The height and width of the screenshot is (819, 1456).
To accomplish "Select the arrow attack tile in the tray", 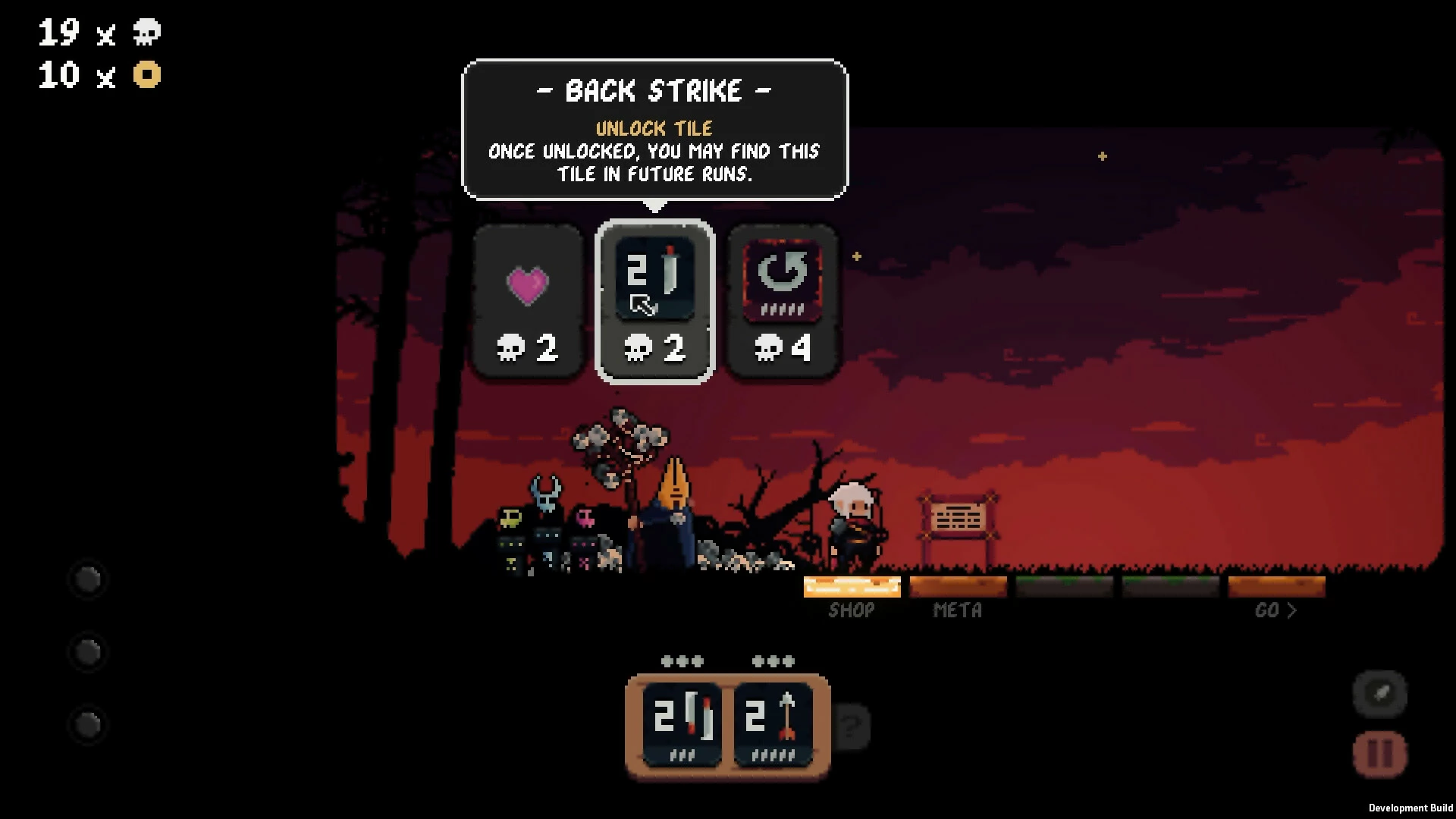I will [773, 723].
